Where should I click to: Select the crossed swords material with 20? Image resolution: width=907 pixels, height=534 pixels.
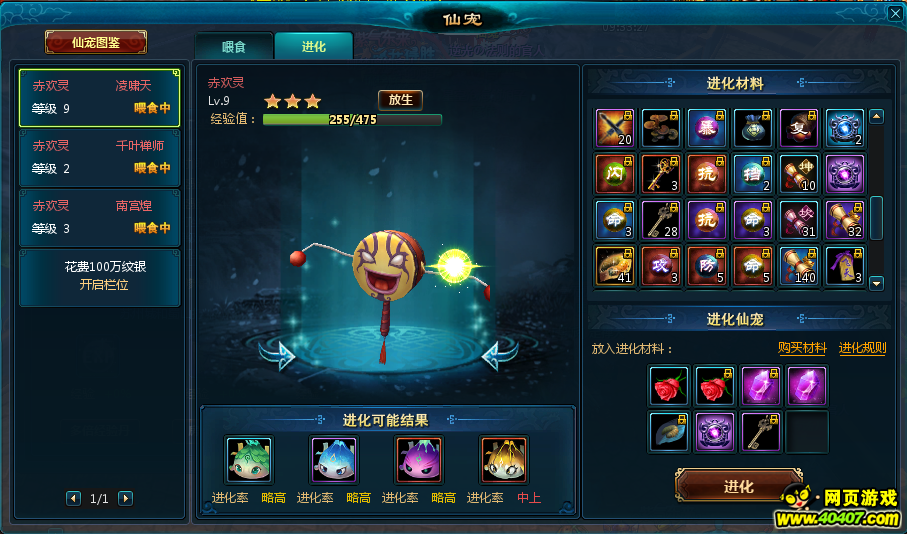[615, 128]
